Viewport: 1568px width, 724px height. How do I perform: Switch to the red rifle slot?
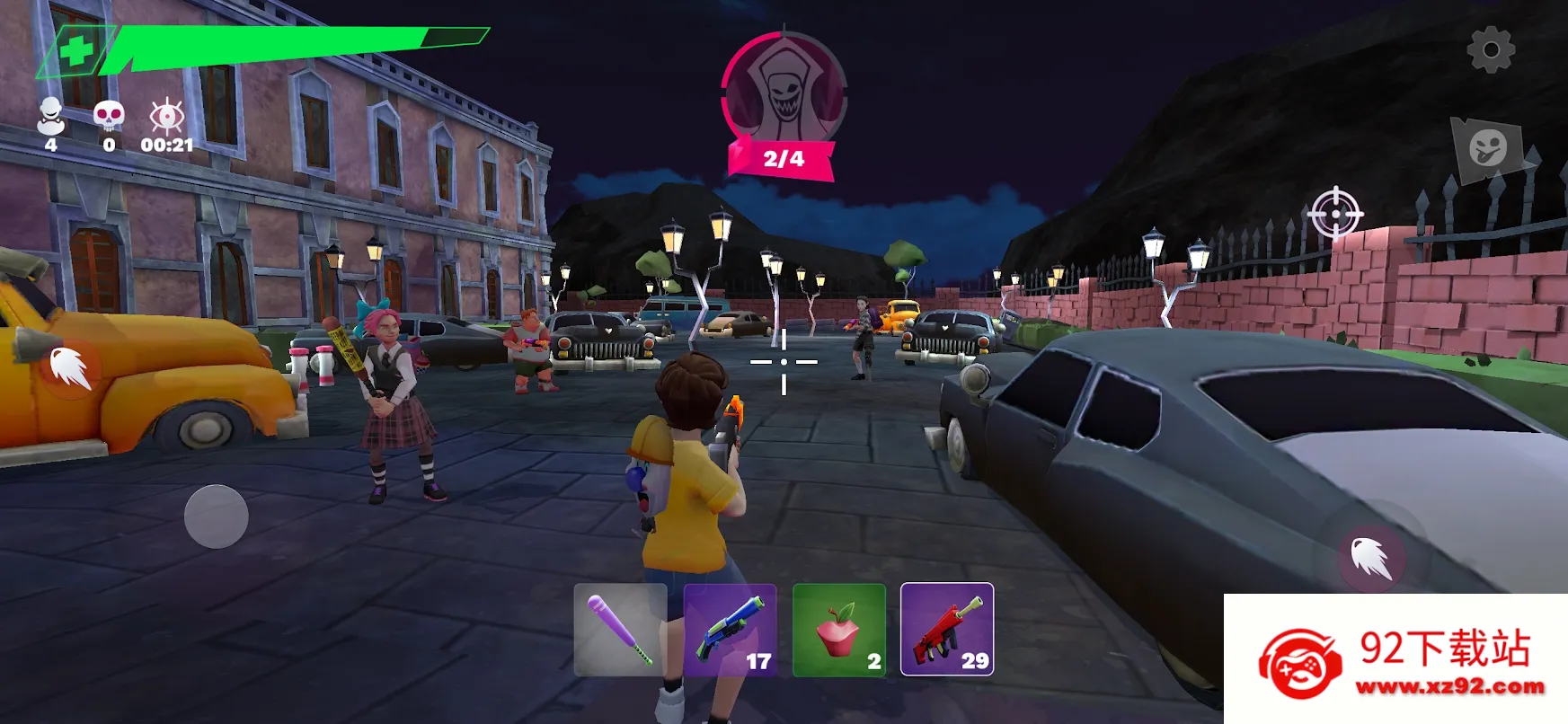(947, 630)
